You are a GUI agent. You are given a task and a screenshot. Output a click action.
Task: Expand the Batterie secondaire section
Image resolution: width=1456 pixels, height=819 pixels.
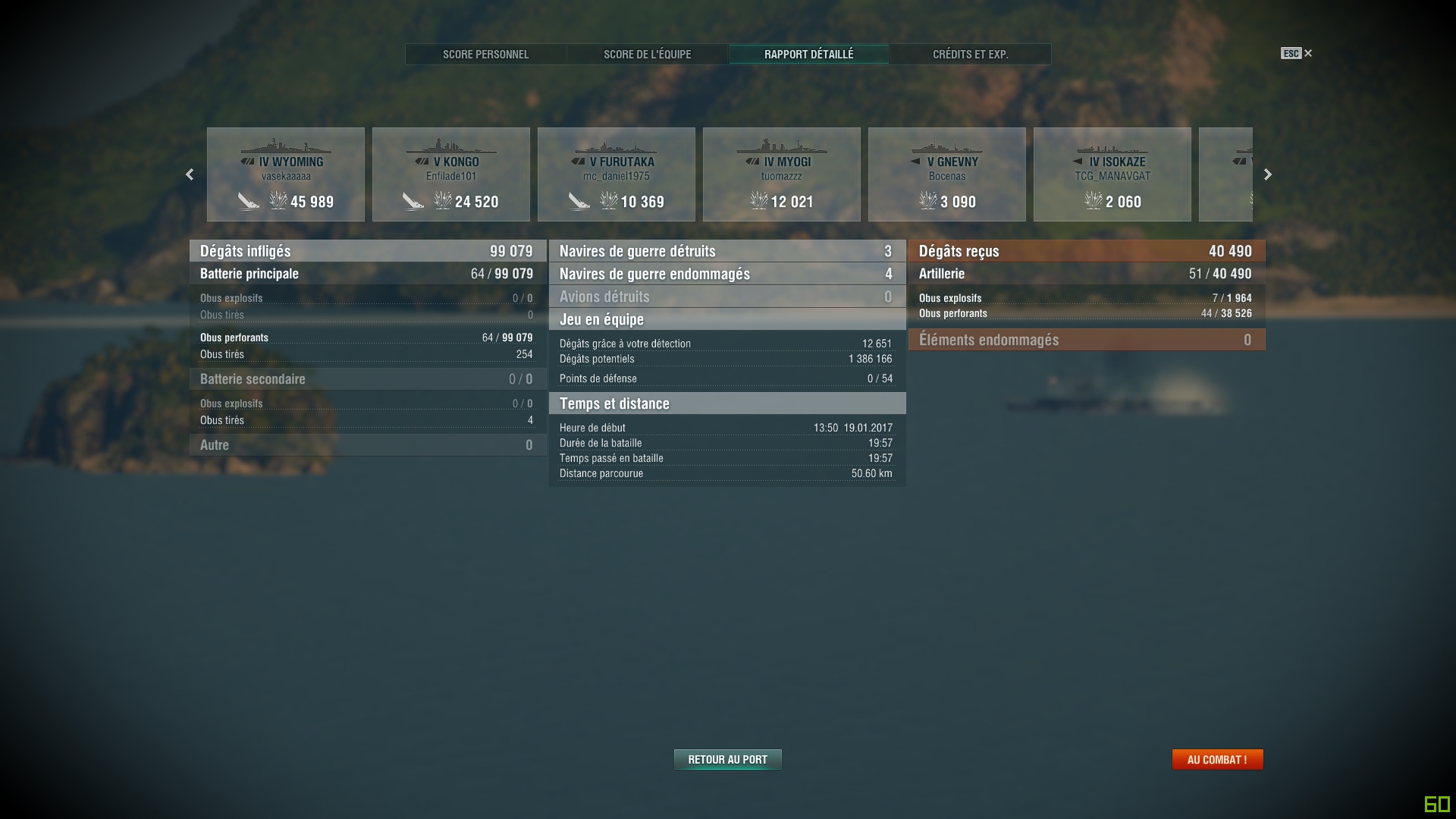coord(366,378)
